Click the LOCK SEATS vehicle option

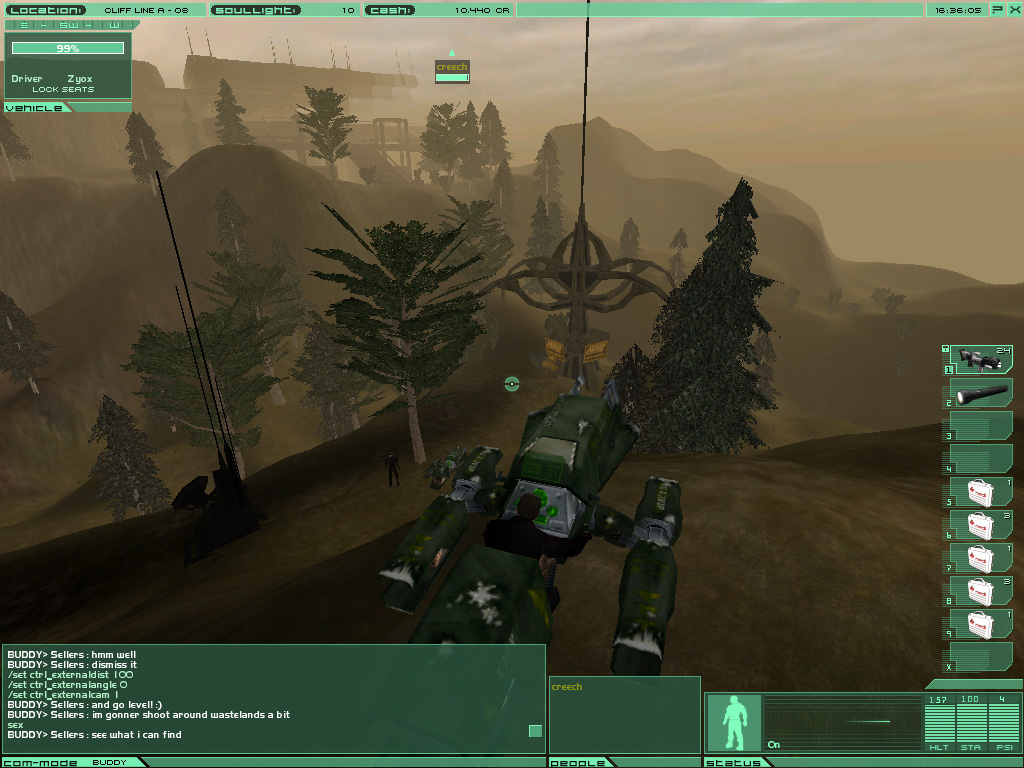(x=63, y=90)
